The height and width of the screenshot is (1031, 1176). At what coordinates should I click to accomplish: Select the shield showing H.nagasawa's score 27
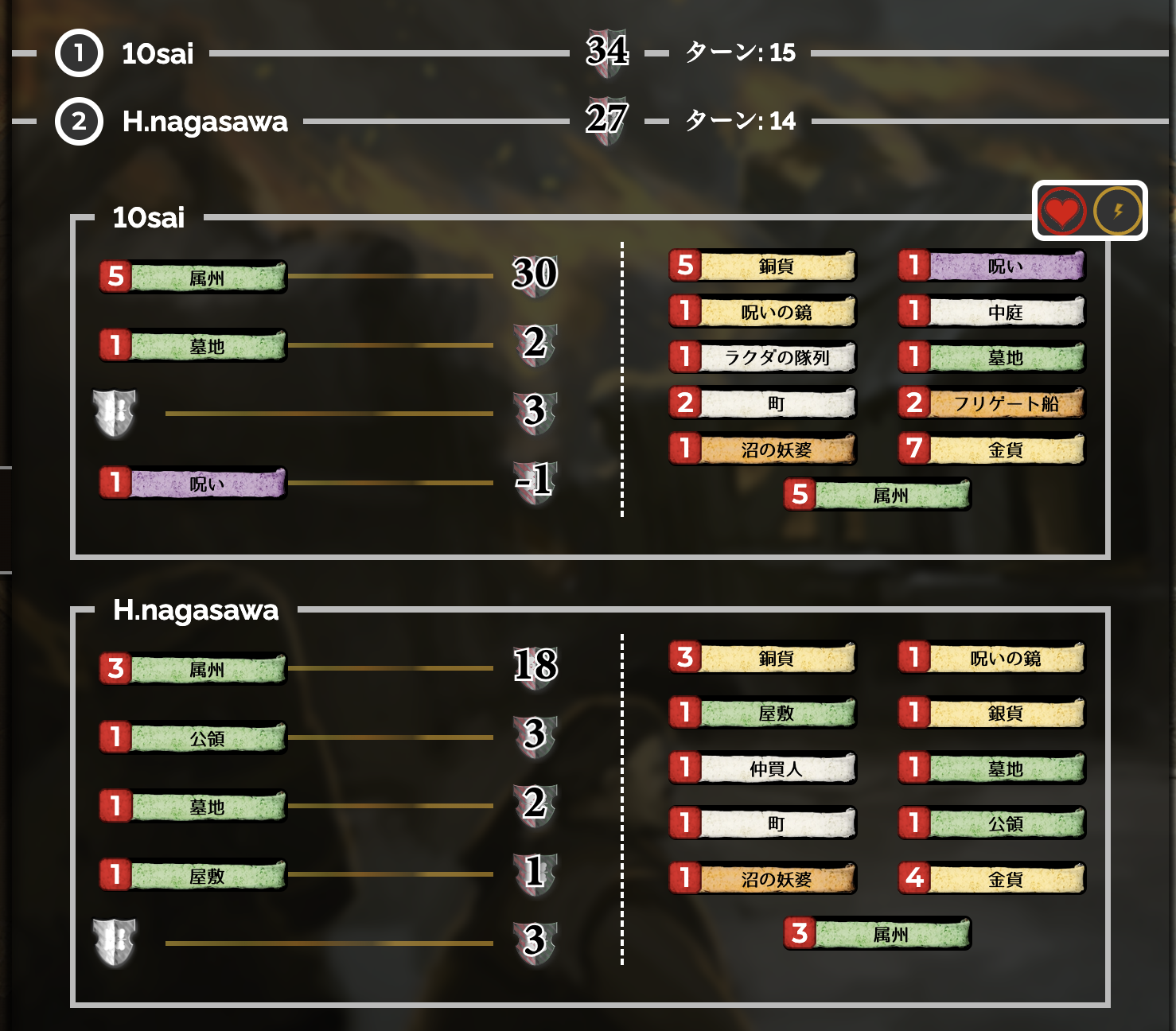click(x=610, y=121)
